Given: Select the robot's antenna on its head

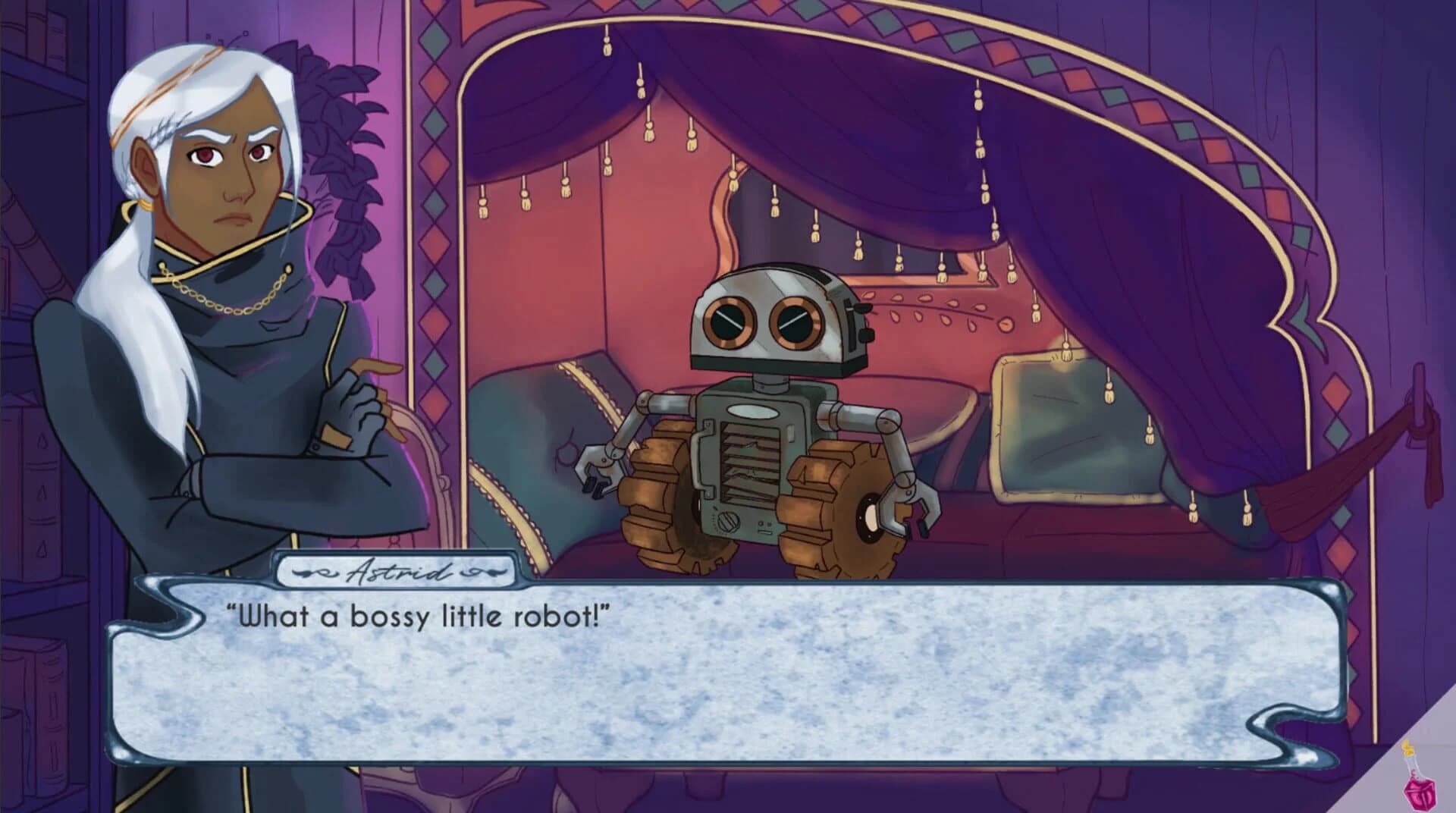Looking at the screenshot, I should [862, 309].
